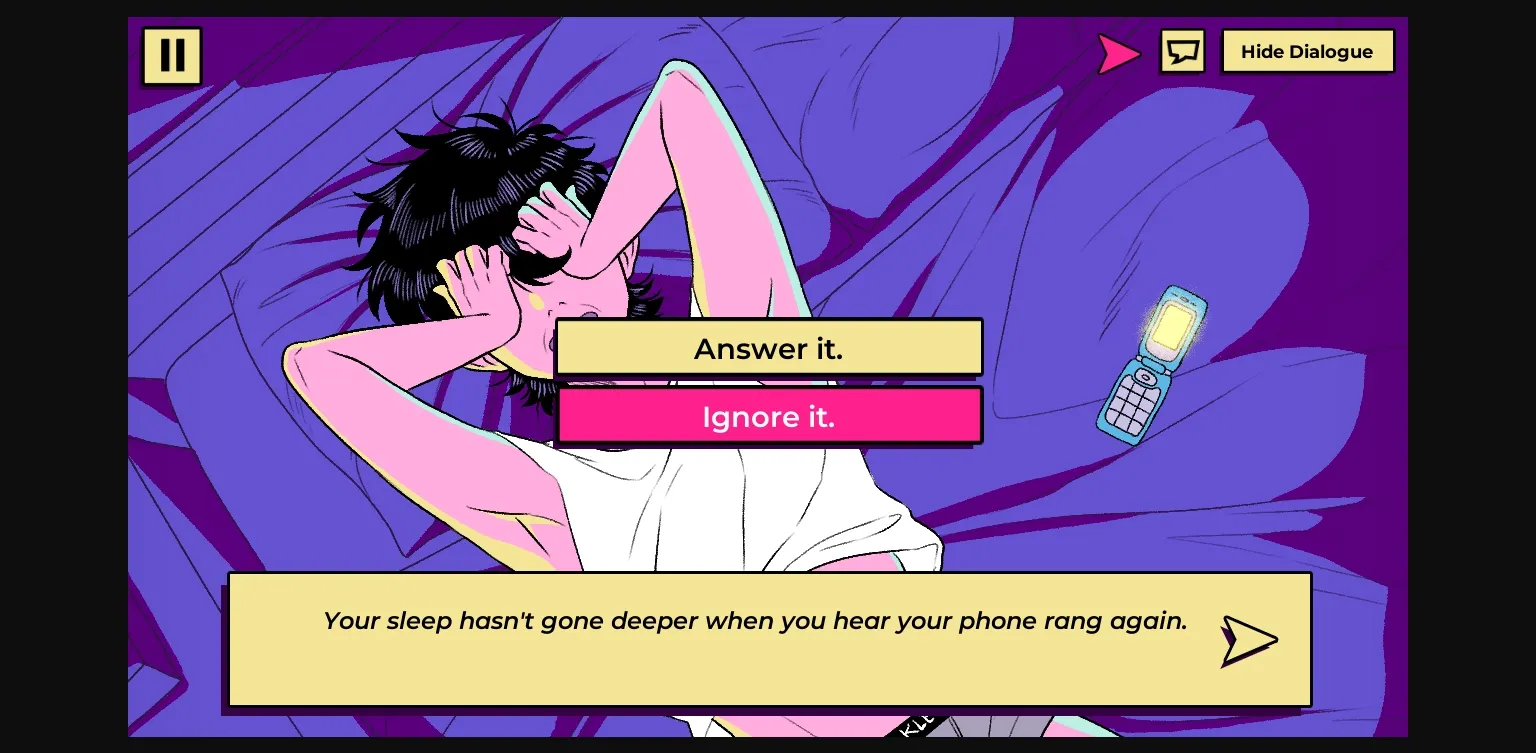Choose the 'Answer it.' option
This screenshot has height=753, width=1536.
click(x=768, y=347)
